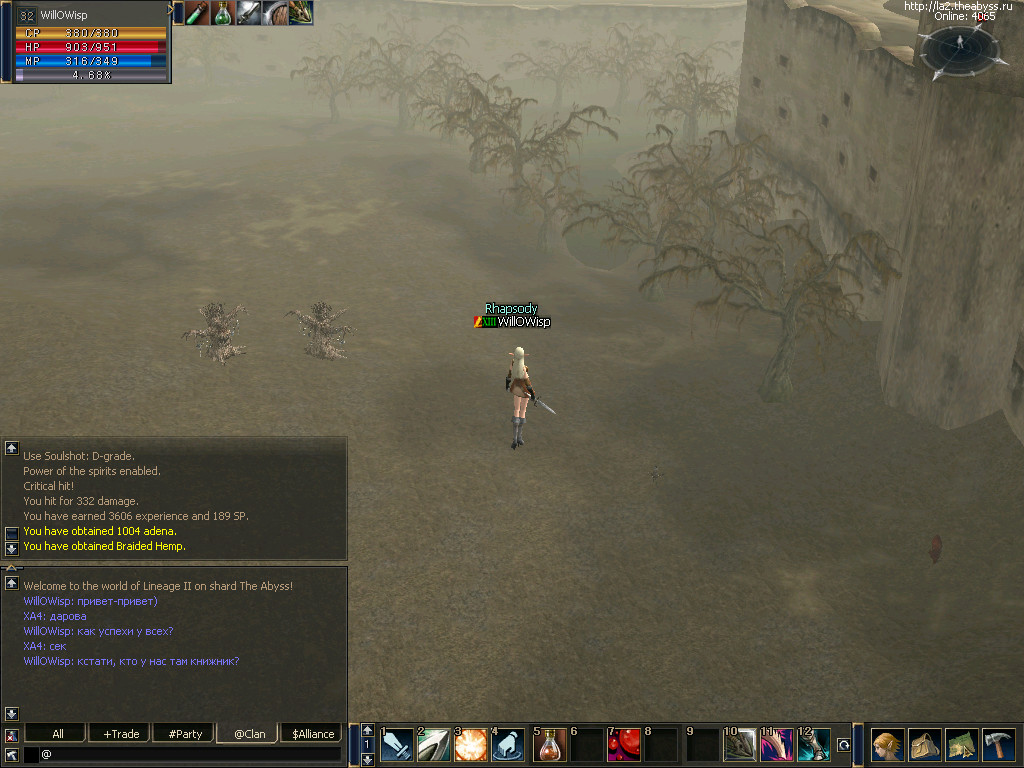Image resolution: width=1024 pixels, height=768 pixels.
Task: Activate the white blade skill in slot 2
Action: point(434,745)
